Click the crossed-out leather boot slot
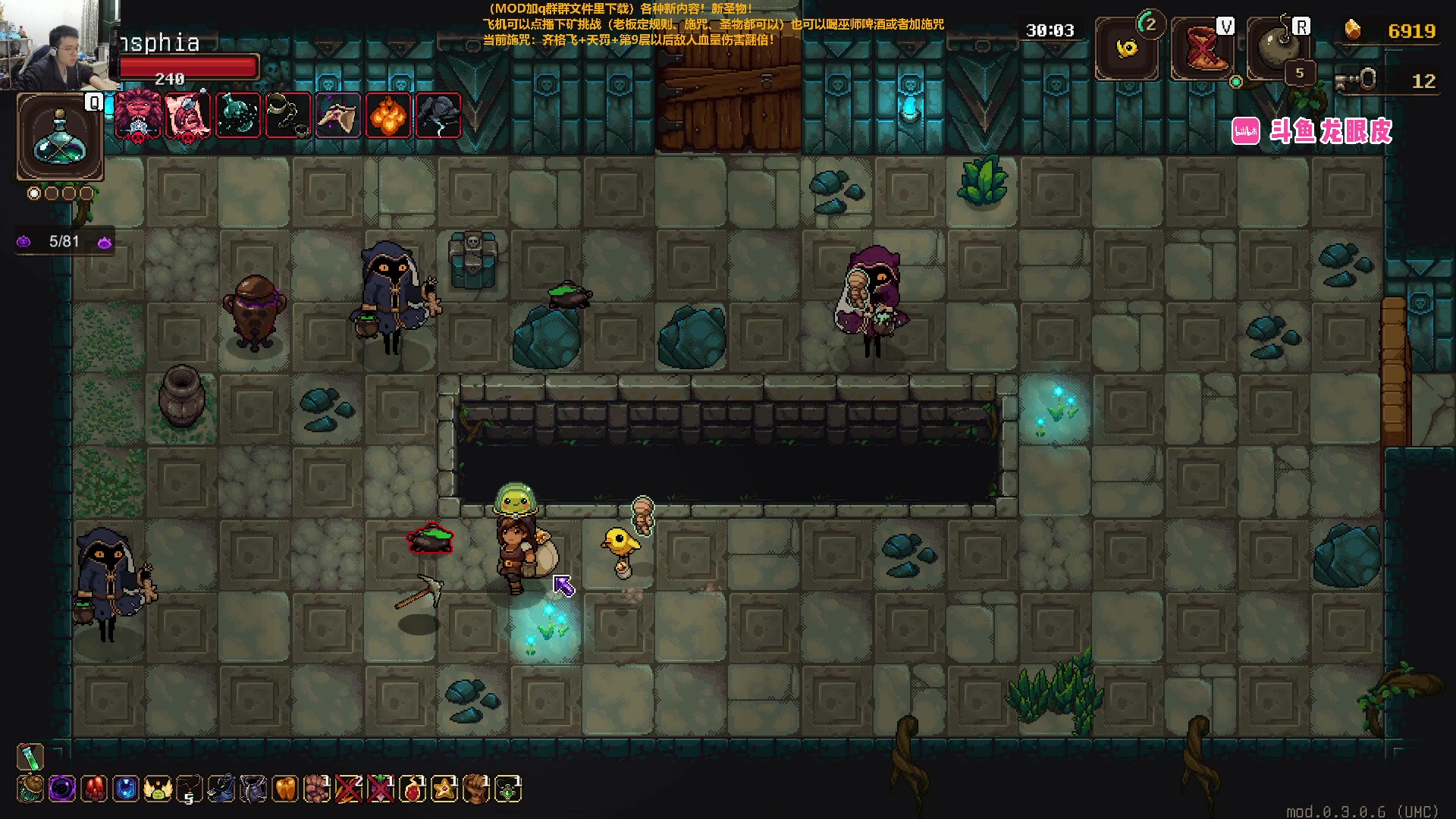Screen dimensions: 1456x819 pos(1203,49)
